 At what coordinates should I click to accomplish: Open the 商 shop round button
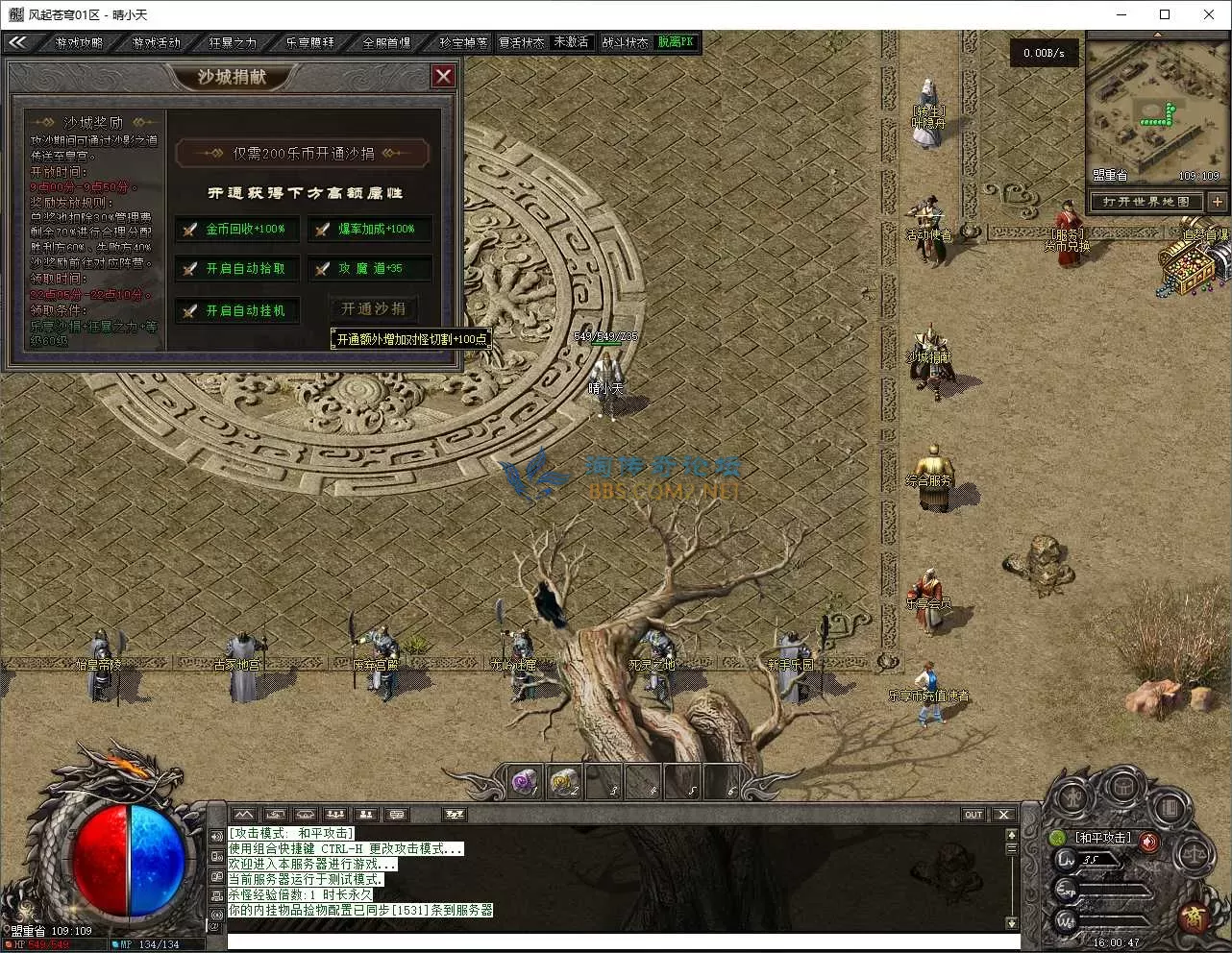click(x=1195, y=916)
